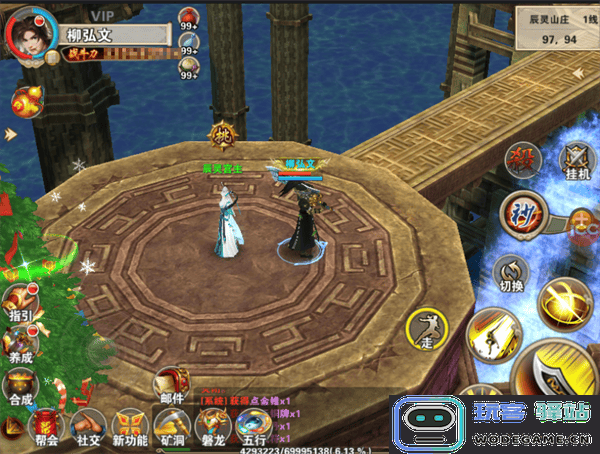The image size is (600, 454).
Task: Activate 挂机 auto-battle
Action: click(576, 160)
